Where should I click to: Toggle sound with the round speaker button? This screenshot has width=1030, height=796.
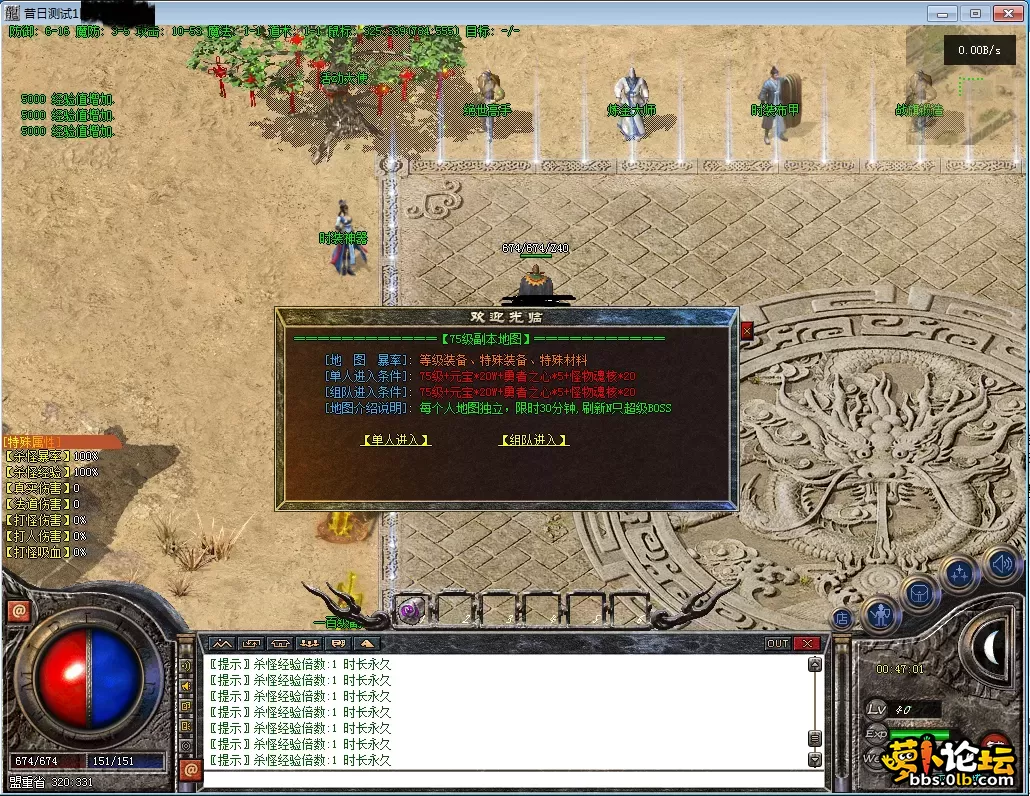pyautogui.click(x=1001, y=564)
